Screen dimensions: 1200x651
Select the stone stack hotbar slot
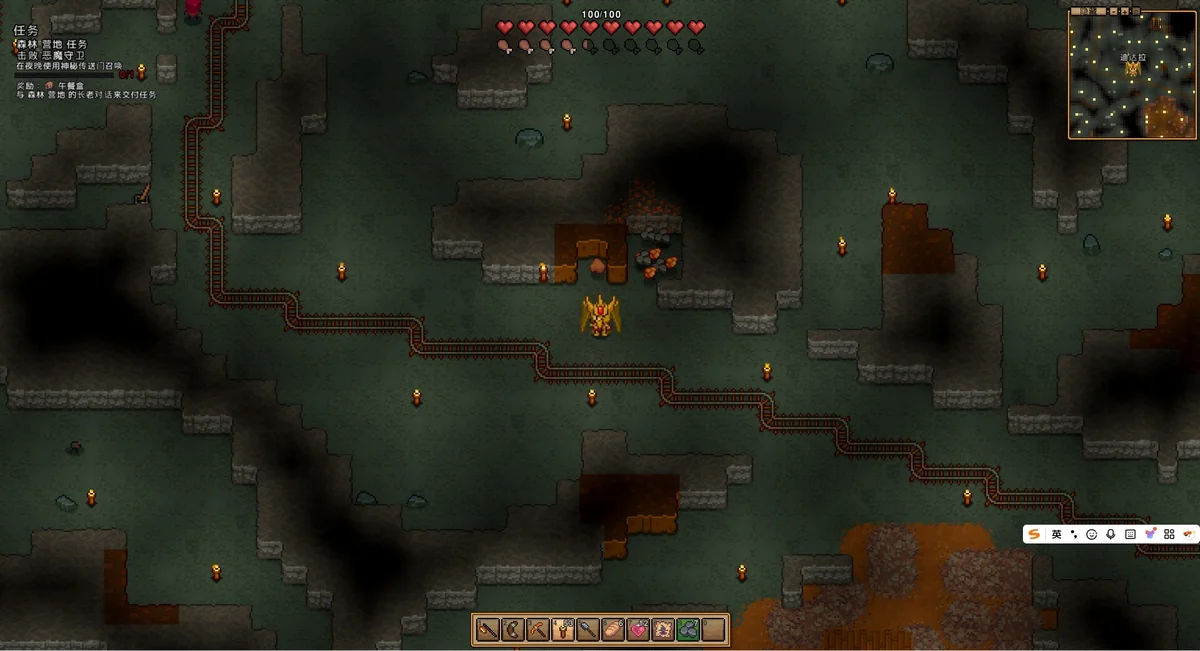(x=688, y=630)
